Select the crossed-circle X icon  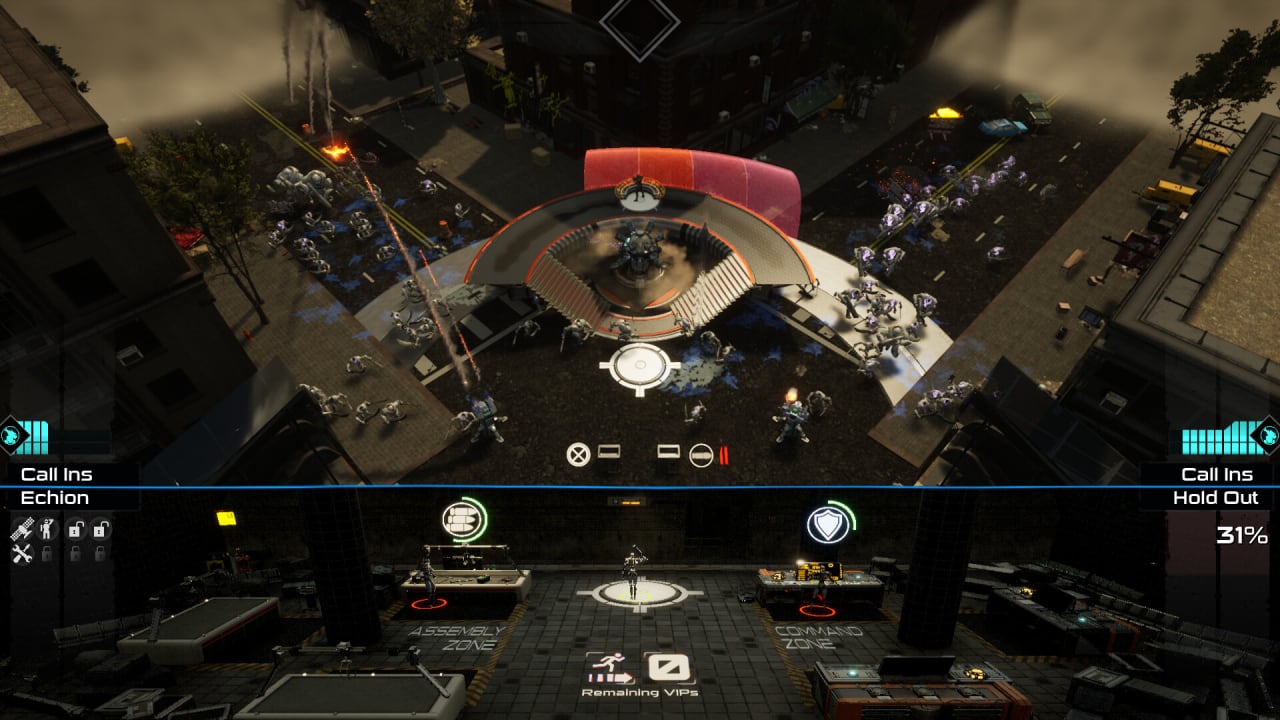tap(577, 455)
